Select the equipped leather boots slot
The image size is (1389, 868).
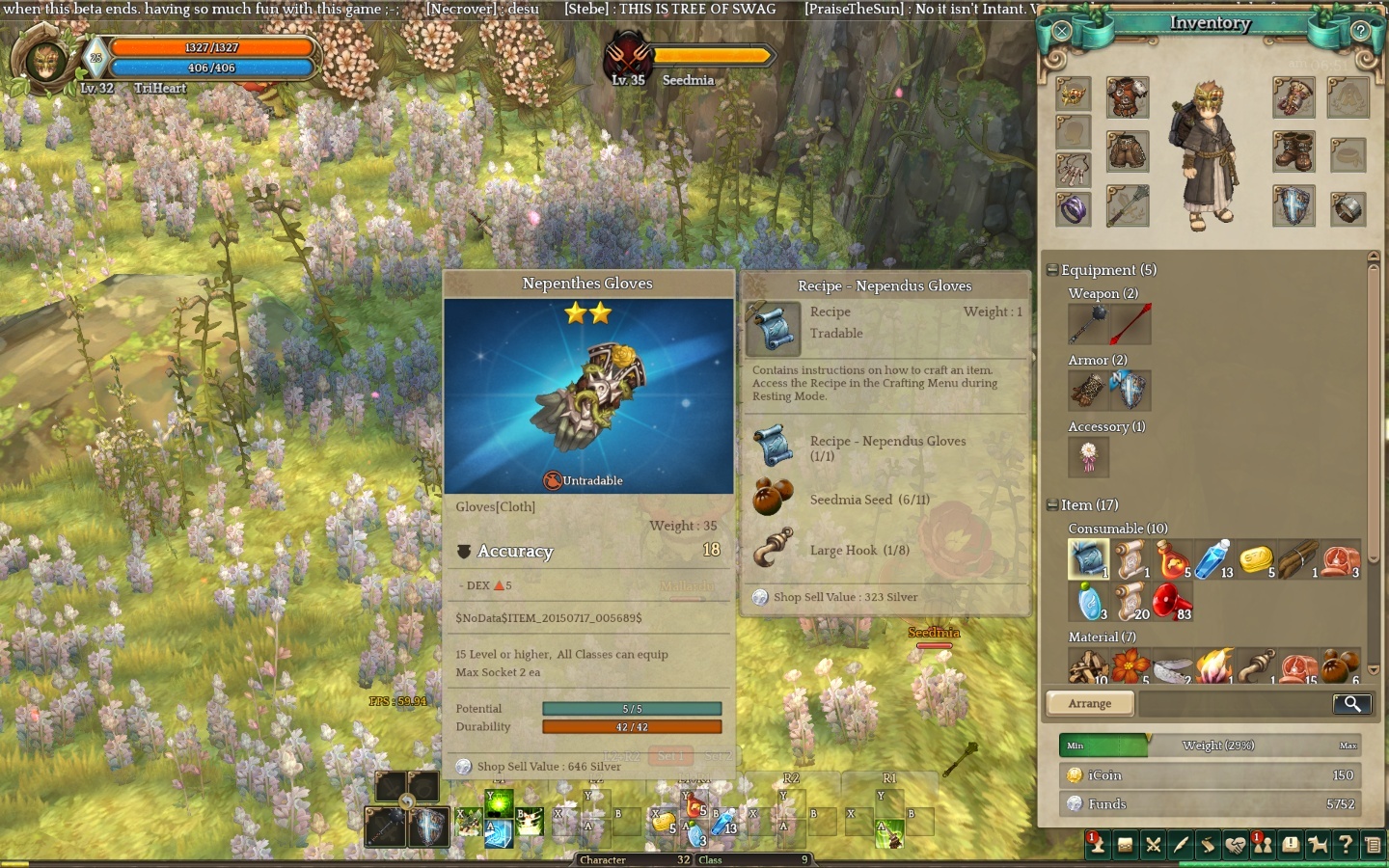[1293, 152]
